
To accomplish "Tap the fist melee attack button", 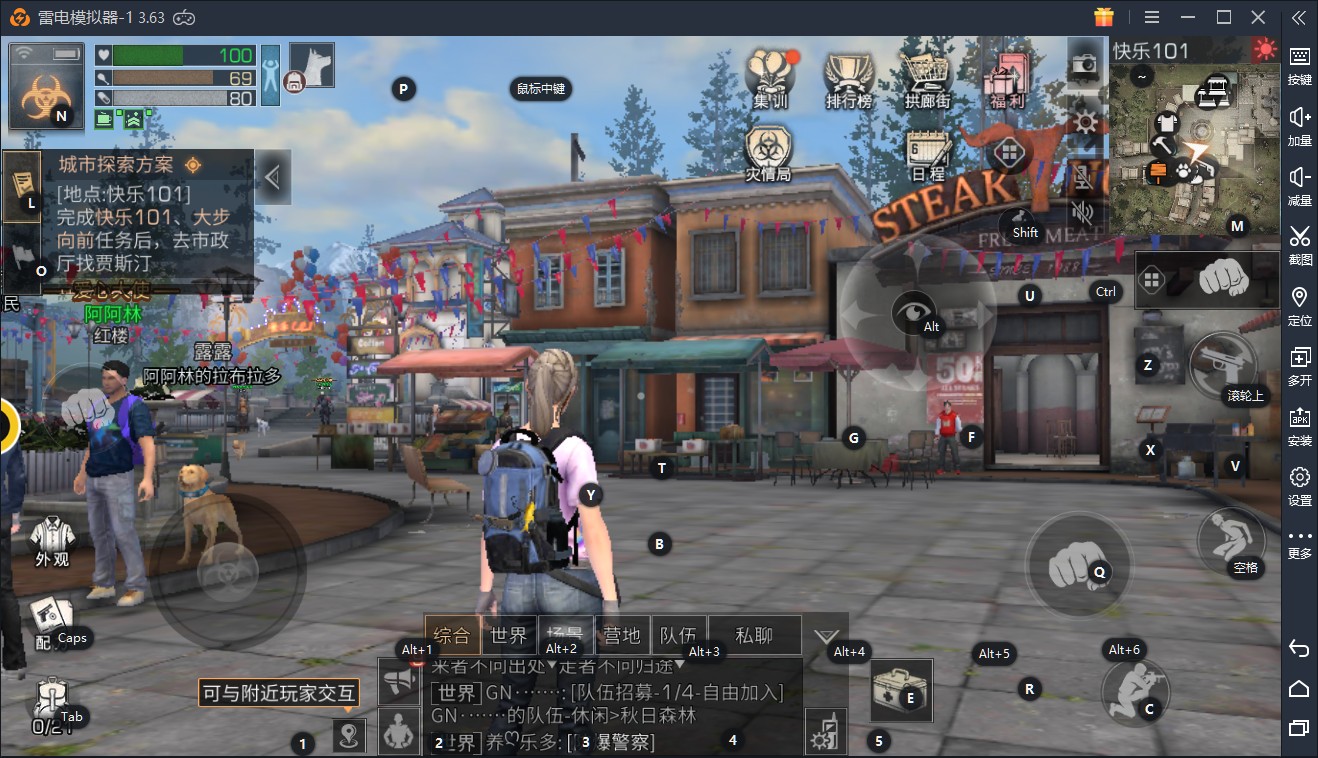I will click(x=1077, y=566).
